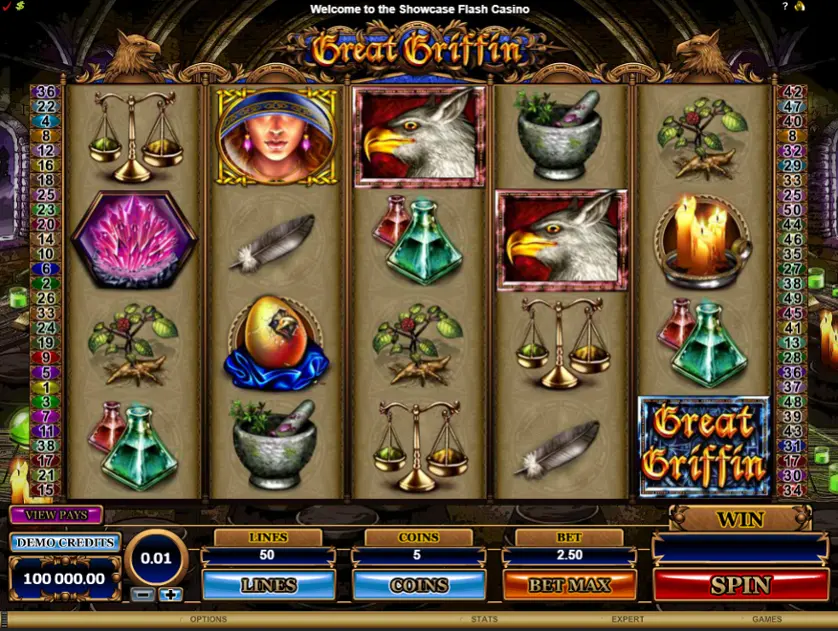Show the Stats panel
The image size is (838, 631).
click(x=484, y=620)
